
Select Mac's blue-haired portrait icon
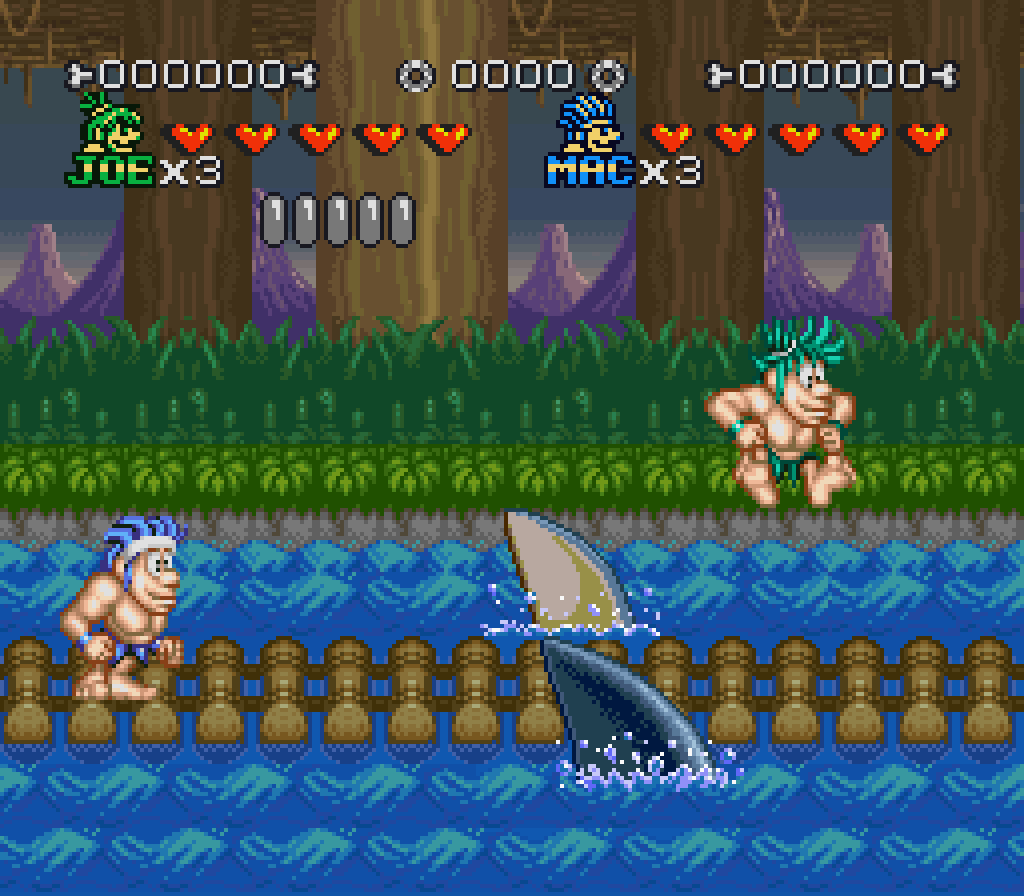(x=588, y=125)
